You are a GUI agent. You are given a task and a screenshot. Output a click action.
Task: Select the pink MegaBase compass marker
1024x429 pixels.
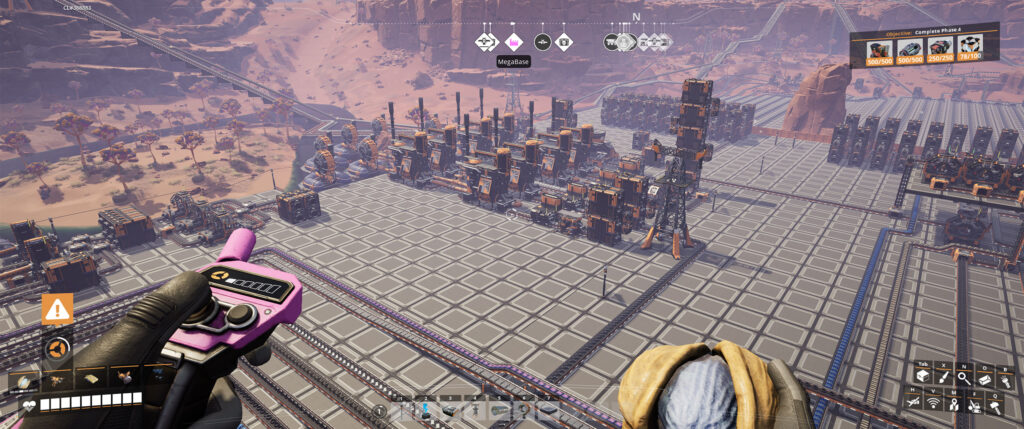click(513, 42)
